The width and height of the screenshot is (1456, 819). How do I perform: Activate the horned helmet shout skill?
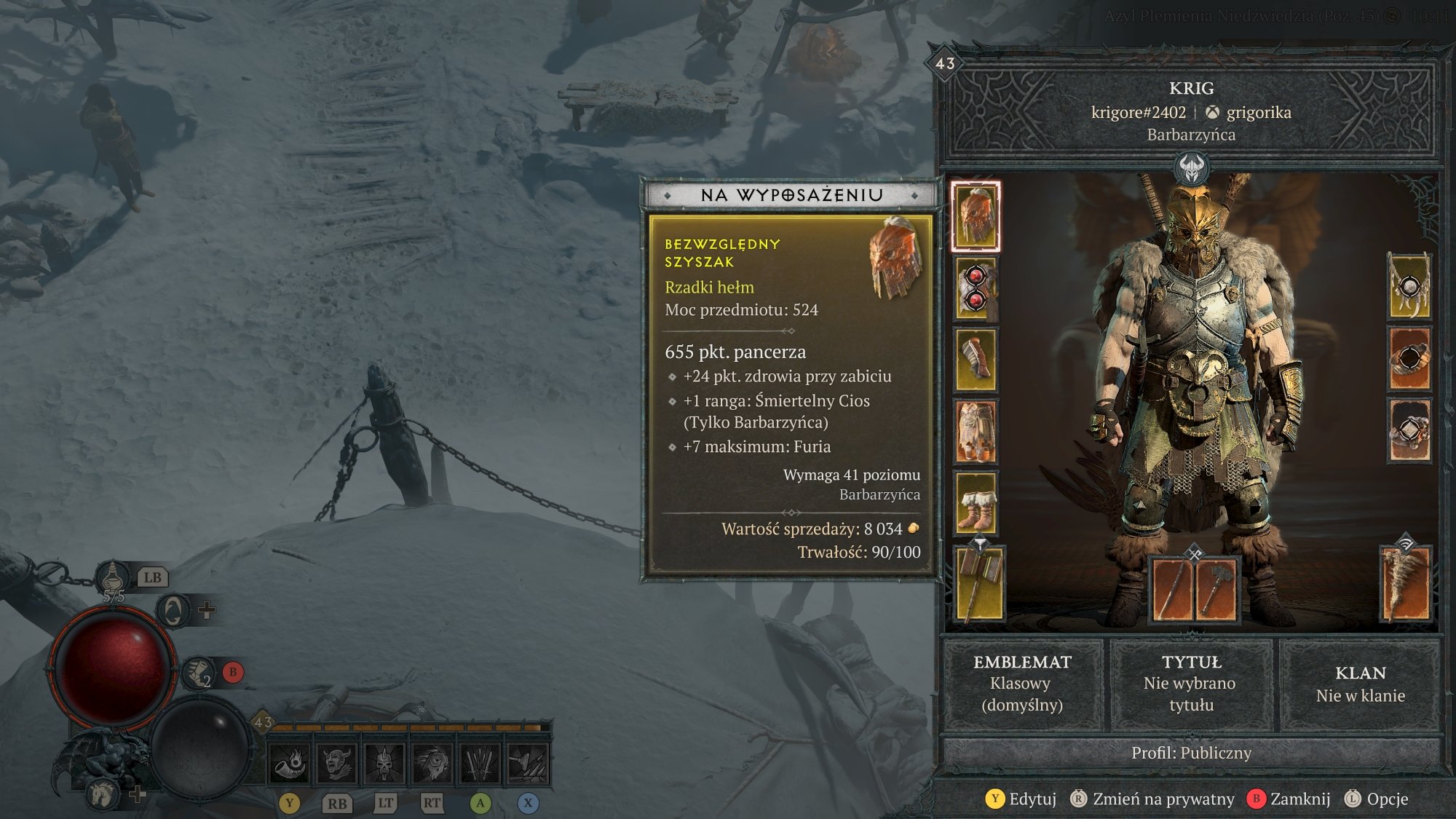(x=337, y=764)
